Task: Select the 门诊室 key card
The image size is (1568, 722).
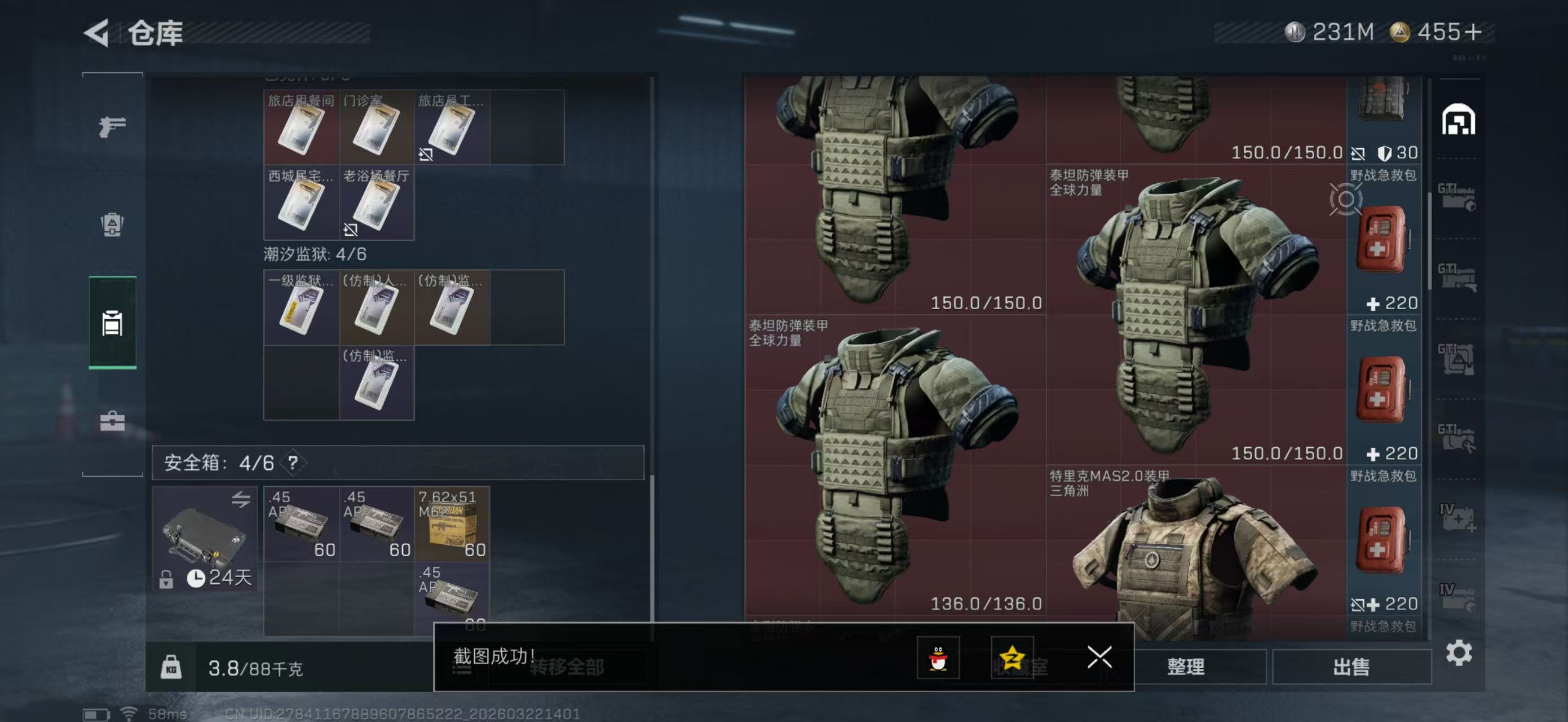Action: [376, 128]
